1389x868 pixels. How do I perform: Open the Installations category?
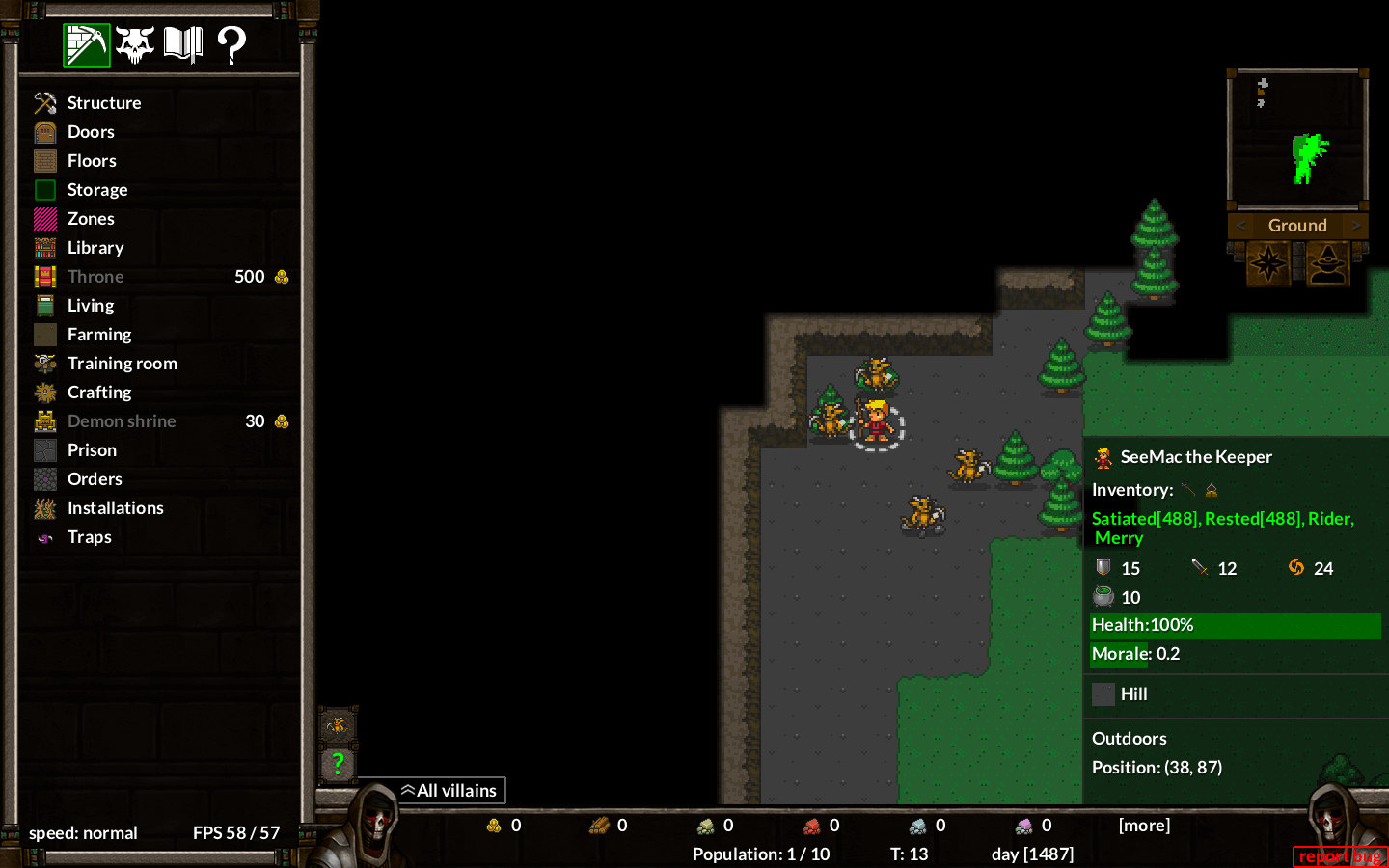(x=115, y=508)
